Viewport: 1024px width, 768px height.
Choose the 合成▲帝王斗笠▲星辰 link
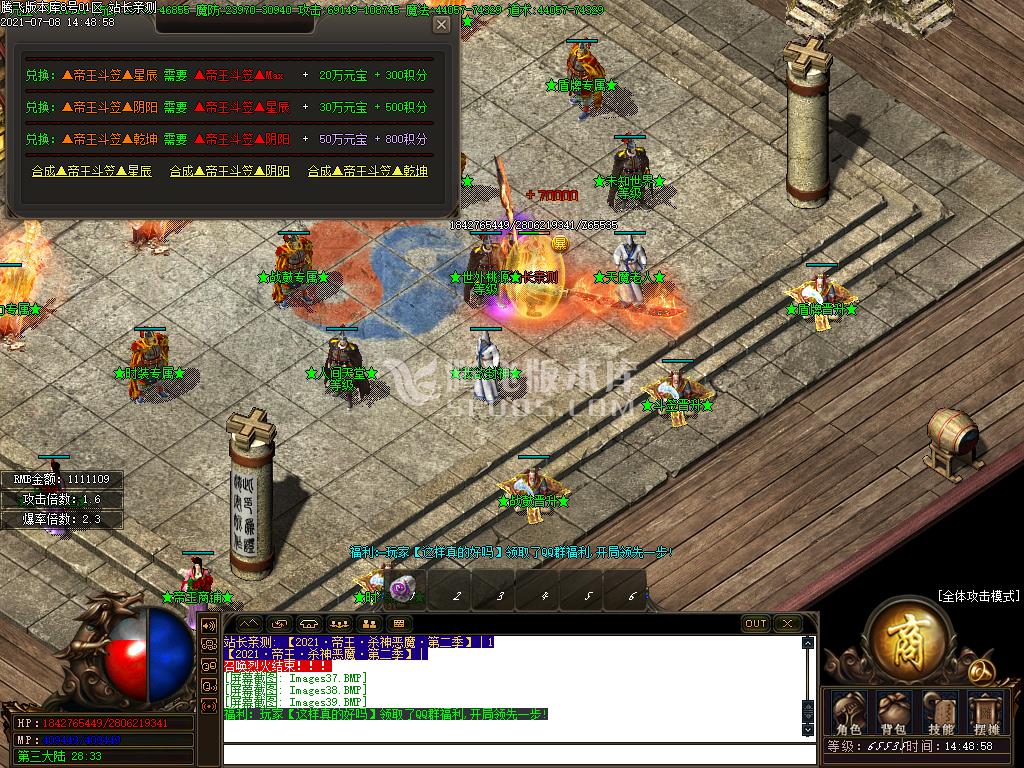91,171
